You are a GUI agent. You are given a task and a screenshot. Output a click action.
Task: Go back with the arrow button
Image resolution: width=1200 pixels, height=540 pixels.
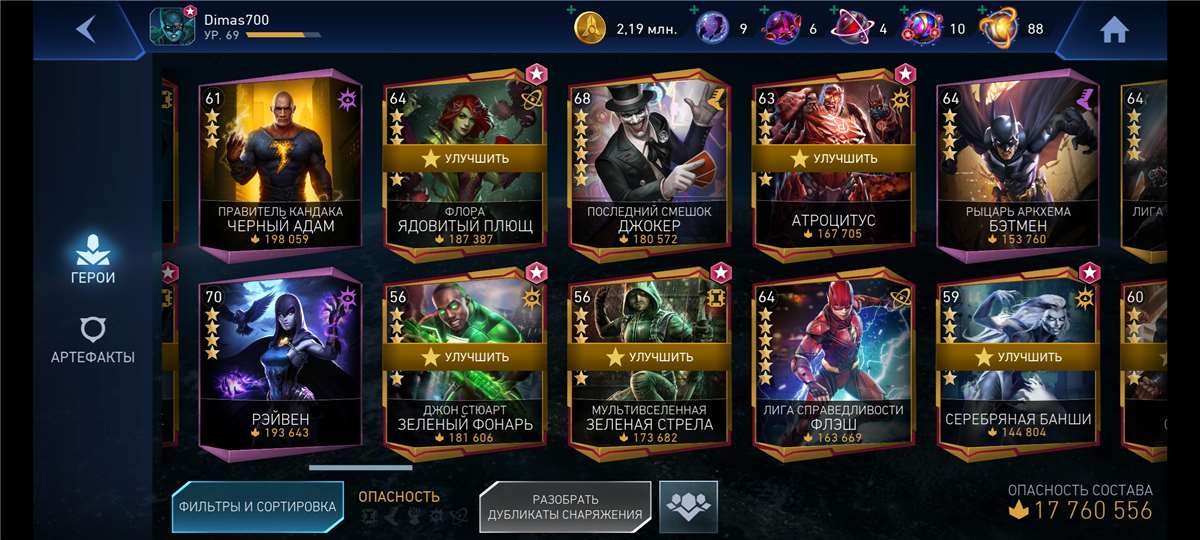tap(86, 29)
